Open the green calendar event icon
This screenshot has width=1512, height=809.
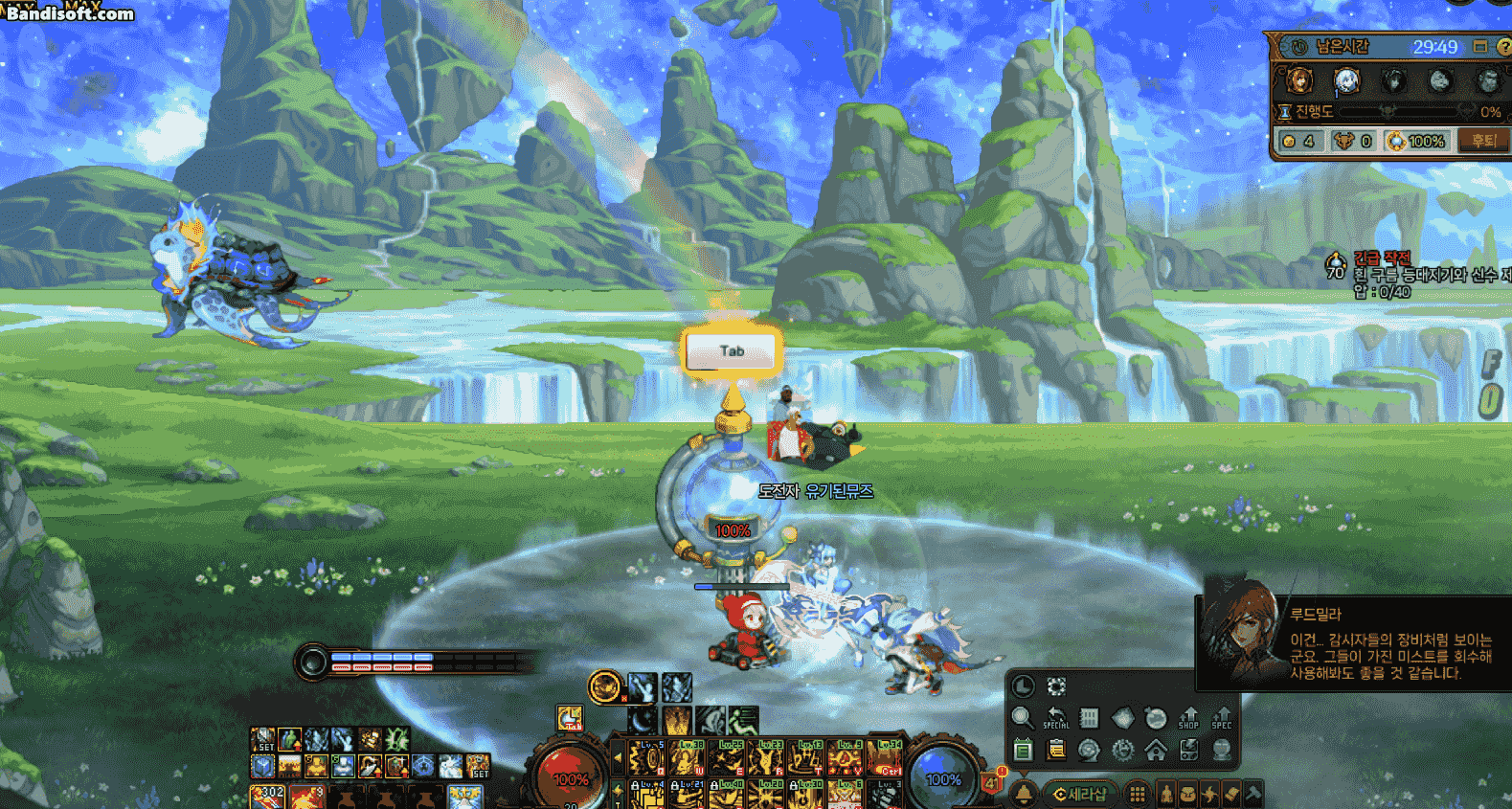click(1023, 750)
